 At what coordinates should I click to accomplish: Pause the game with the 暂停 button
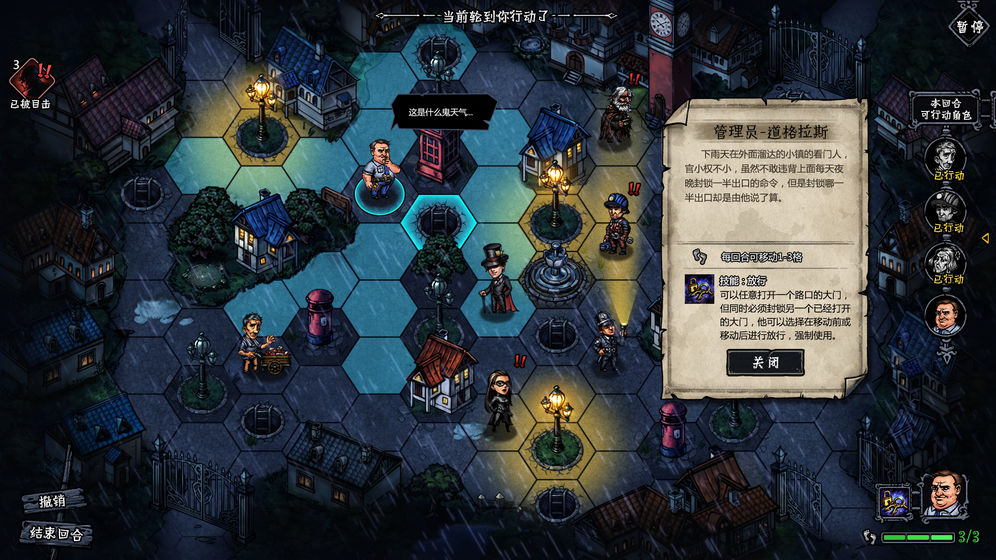969,27
